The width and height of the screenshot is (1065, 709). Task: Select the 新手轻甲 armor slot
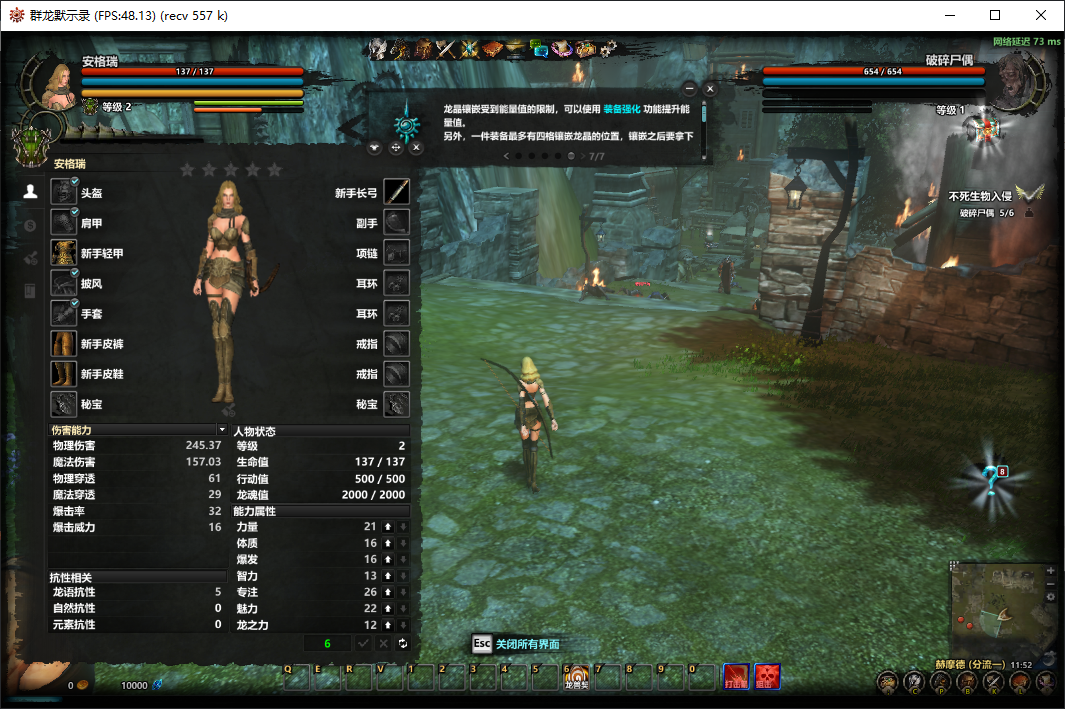[64, 253]
